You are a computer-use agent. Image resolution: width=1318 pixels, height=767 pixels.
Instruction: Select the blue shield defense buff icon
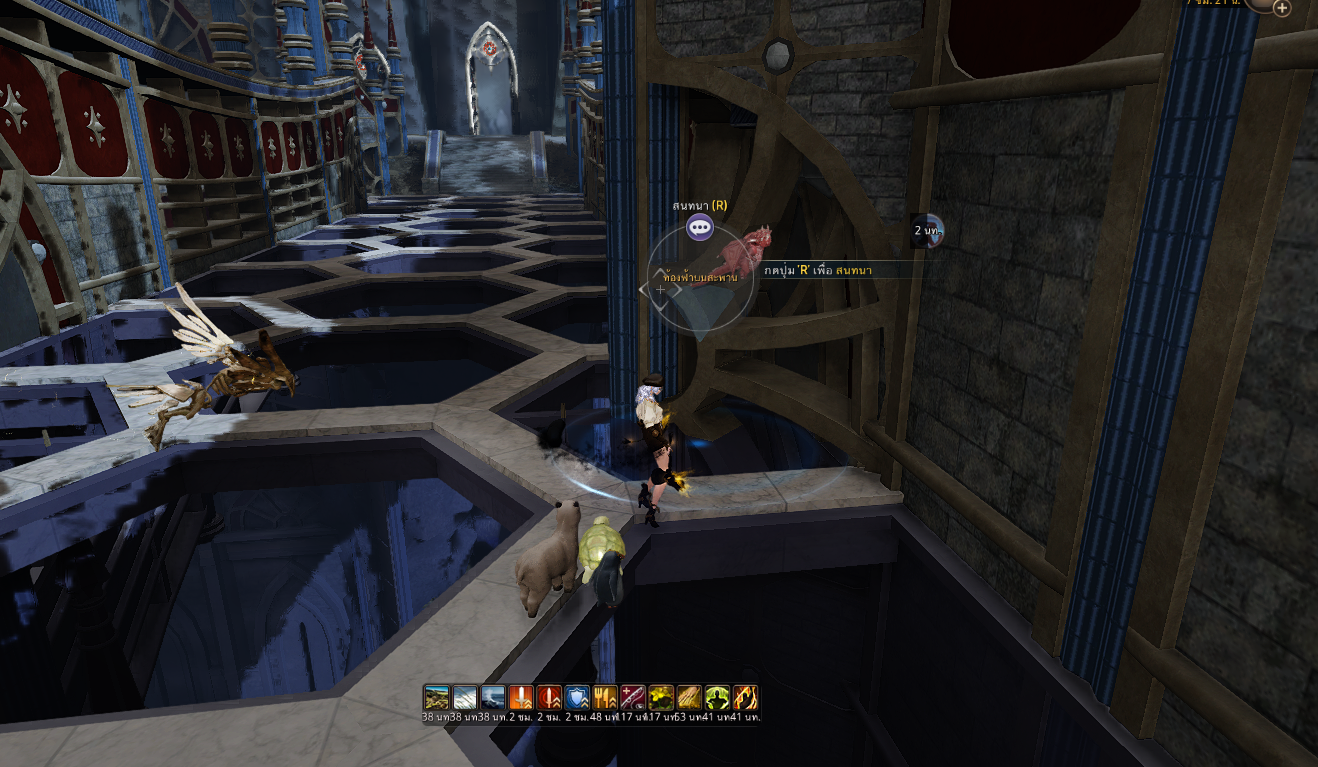pyautogui.click(x=577, y=697)
